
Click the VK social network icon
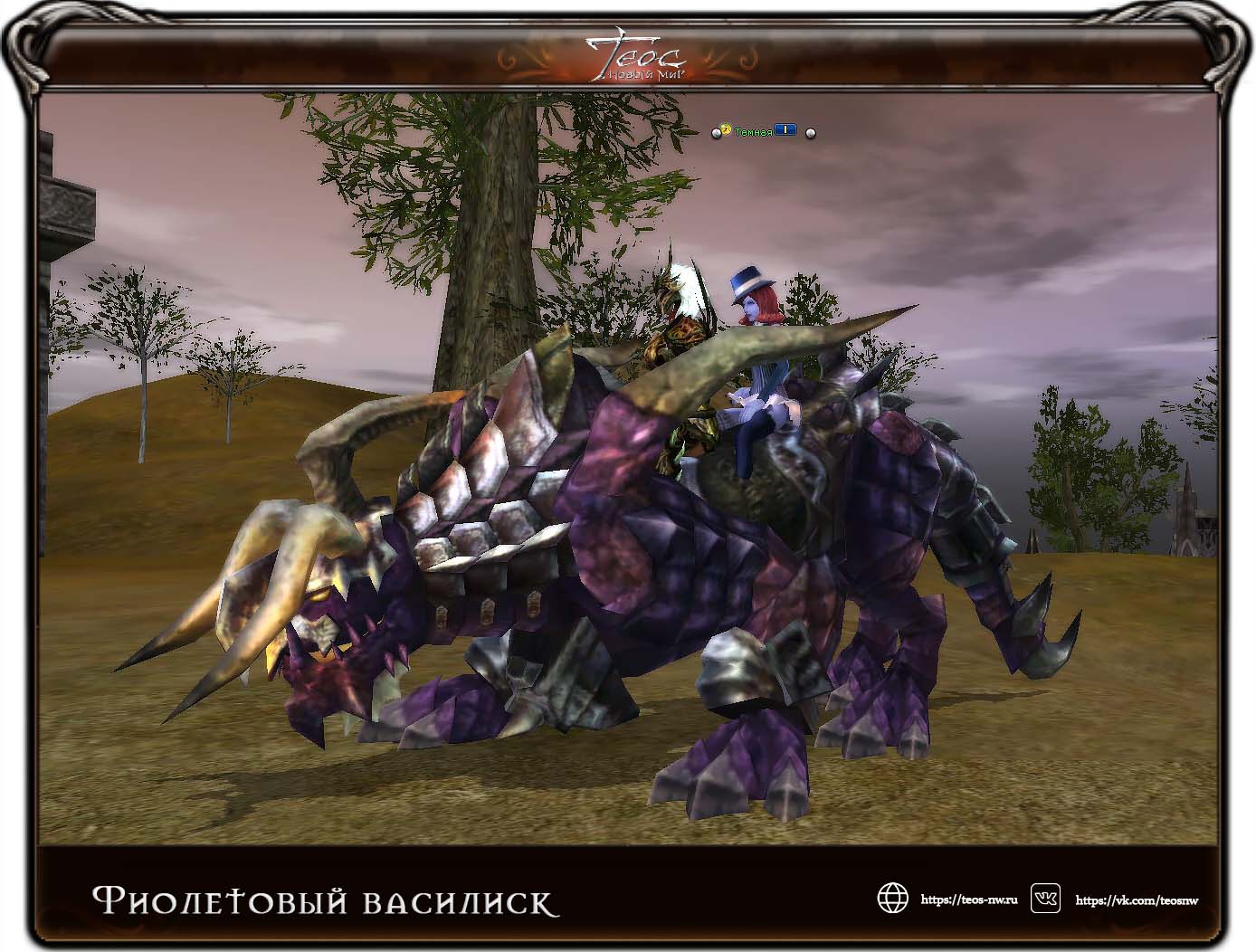tap(1046, 899)
